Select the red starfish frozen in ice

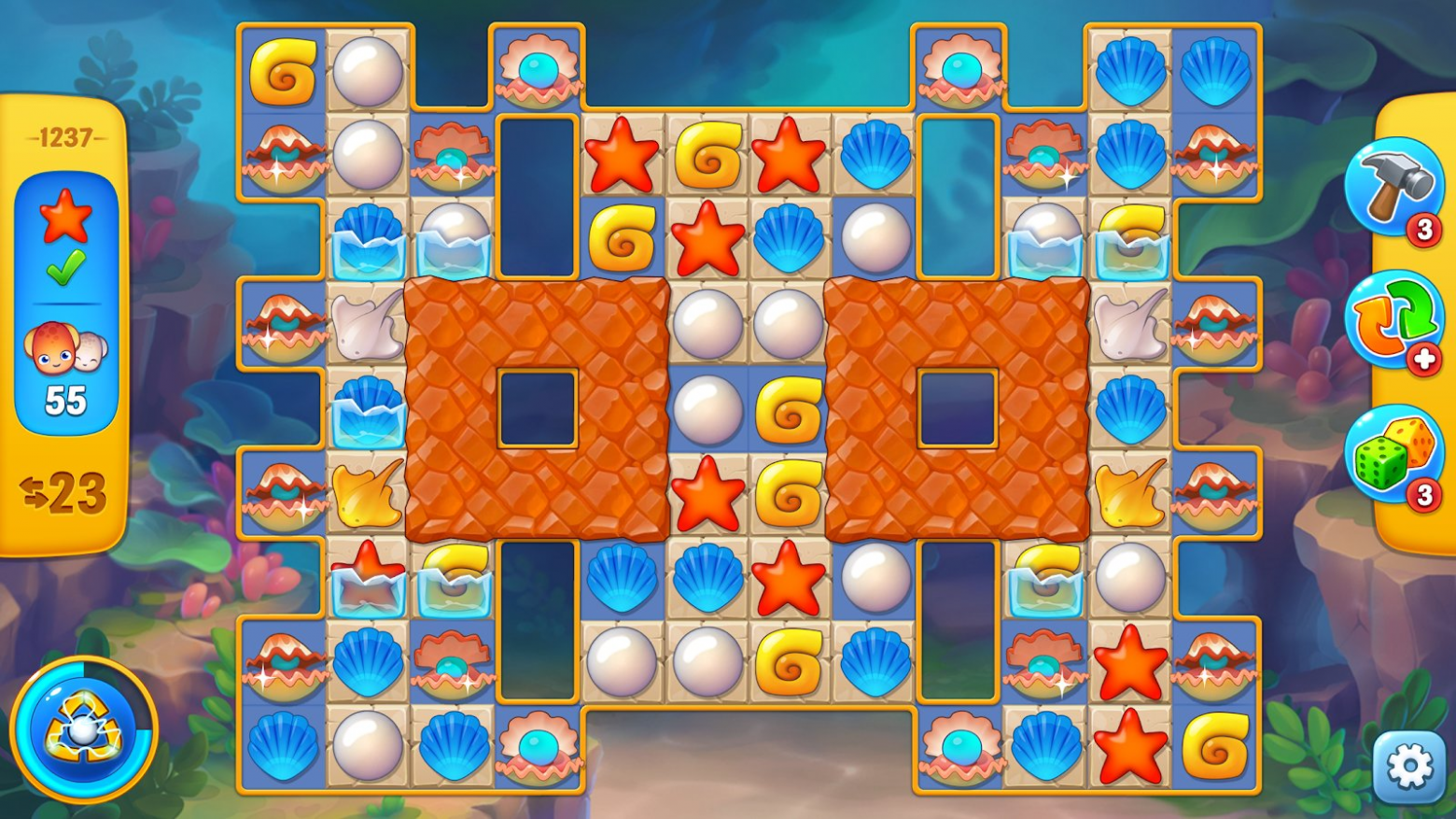[x=369, y=578]
